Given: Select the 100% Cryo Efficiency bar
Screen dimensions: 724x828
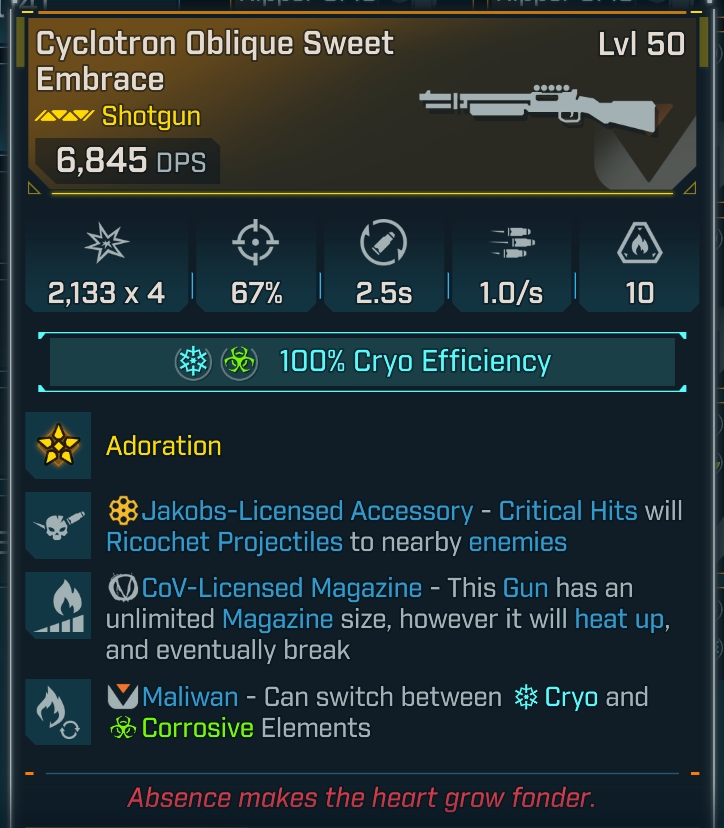Looking at the screenshot, I should pos(361,362).
